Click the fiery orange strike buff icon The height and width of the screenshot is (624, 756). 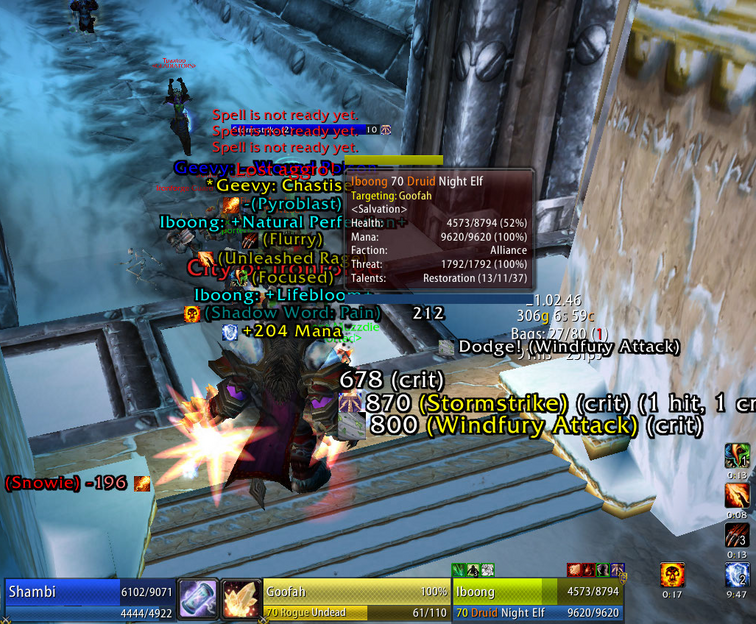pos(737,494)
